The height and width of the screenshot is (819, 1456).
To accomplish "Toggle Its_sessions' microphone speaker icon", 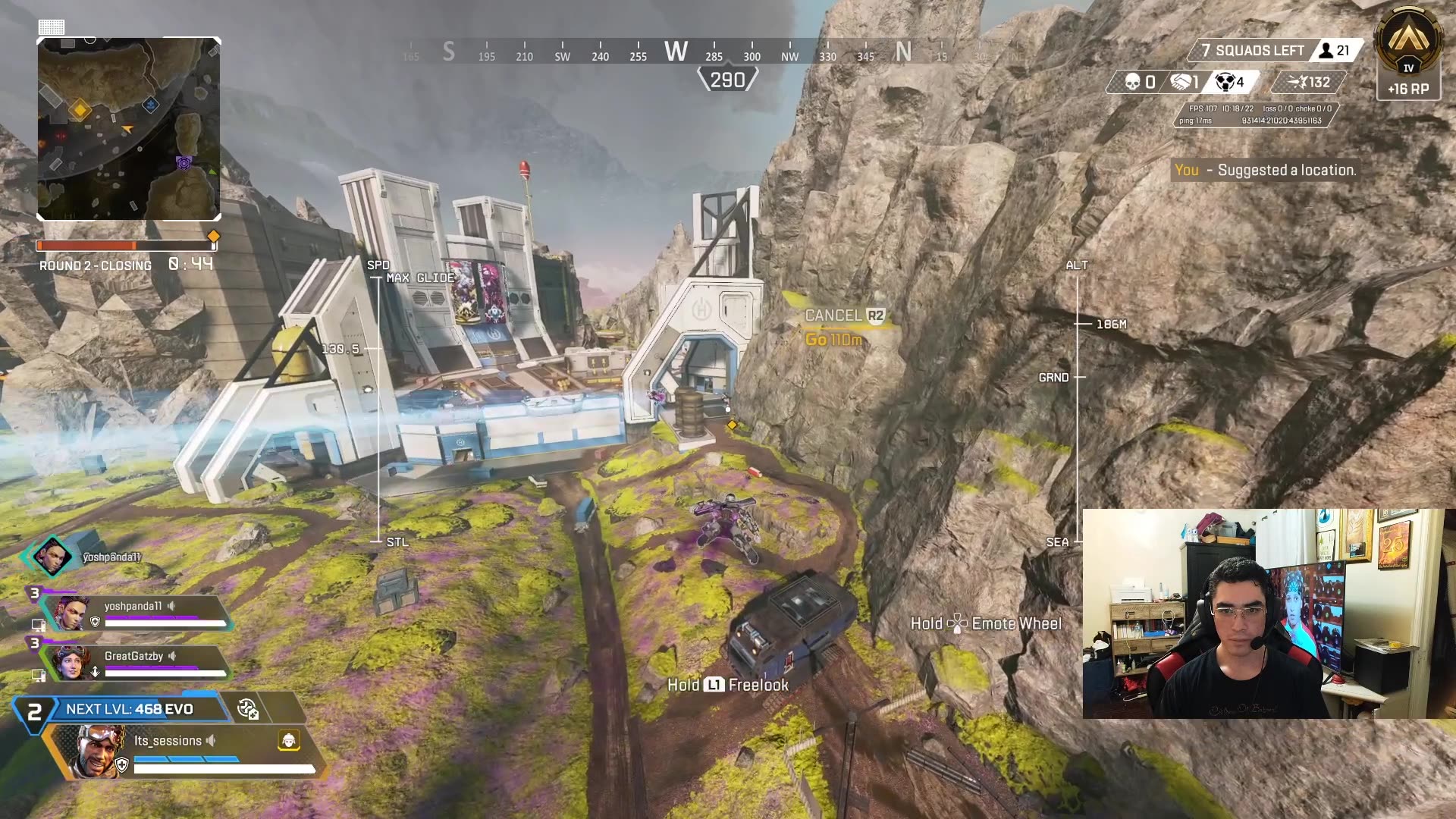I will pyautogui.click(x=210, y=740).
